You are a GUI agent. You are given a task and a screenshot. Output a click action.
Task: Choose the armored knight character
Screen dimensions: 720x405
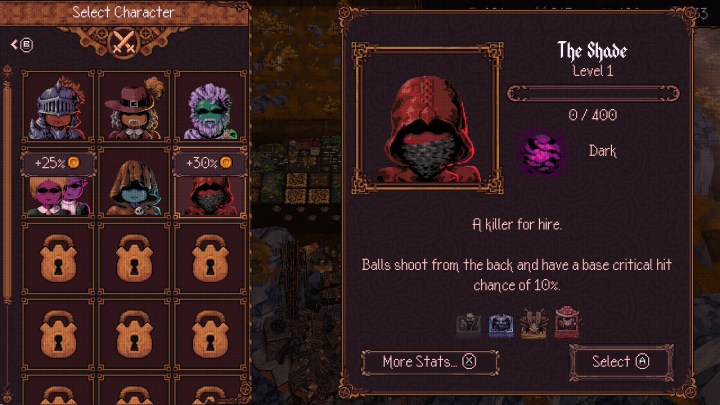point(60,106)
